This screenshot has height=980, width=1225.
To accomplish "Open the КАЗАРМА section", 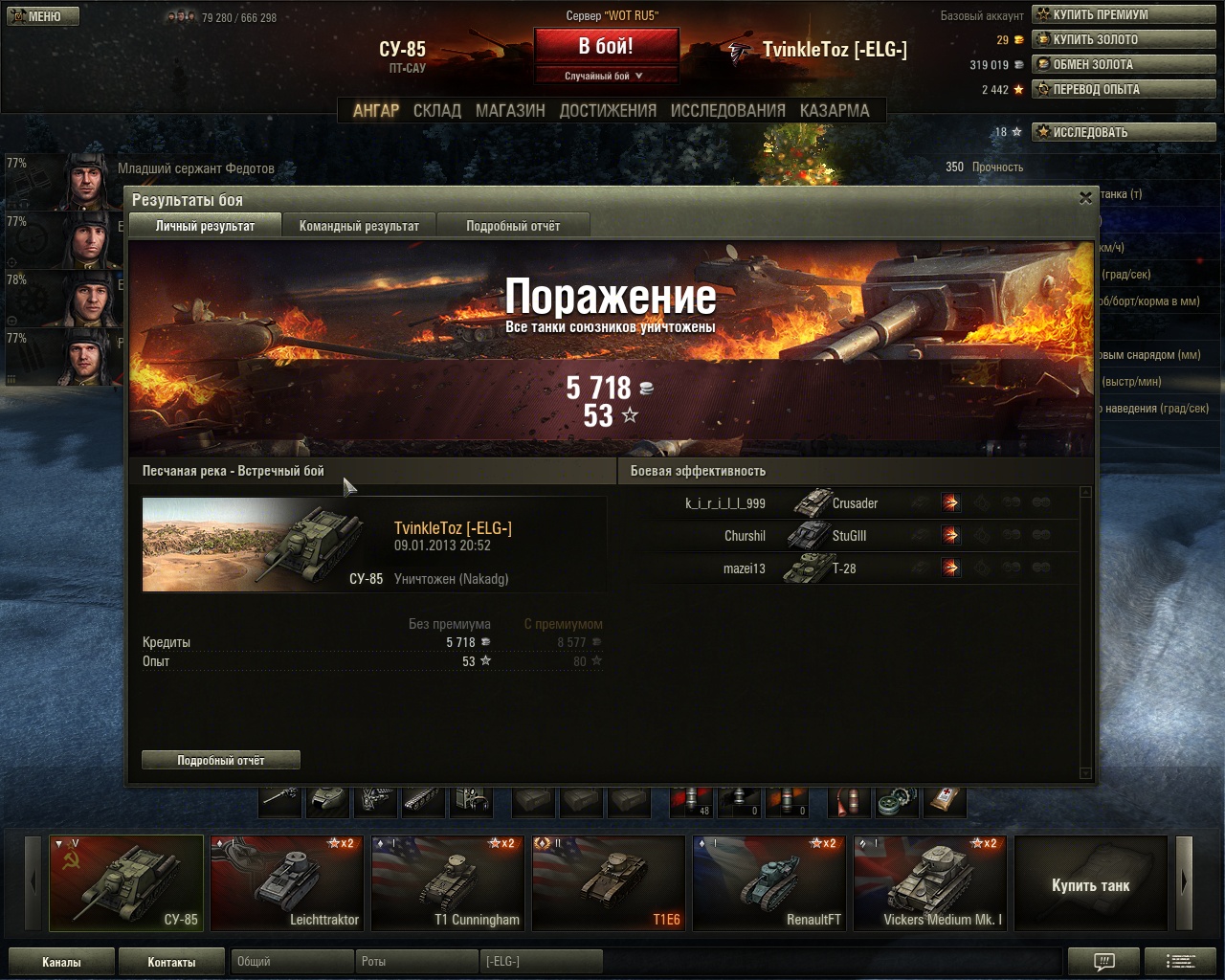I will tap(835, 111).
